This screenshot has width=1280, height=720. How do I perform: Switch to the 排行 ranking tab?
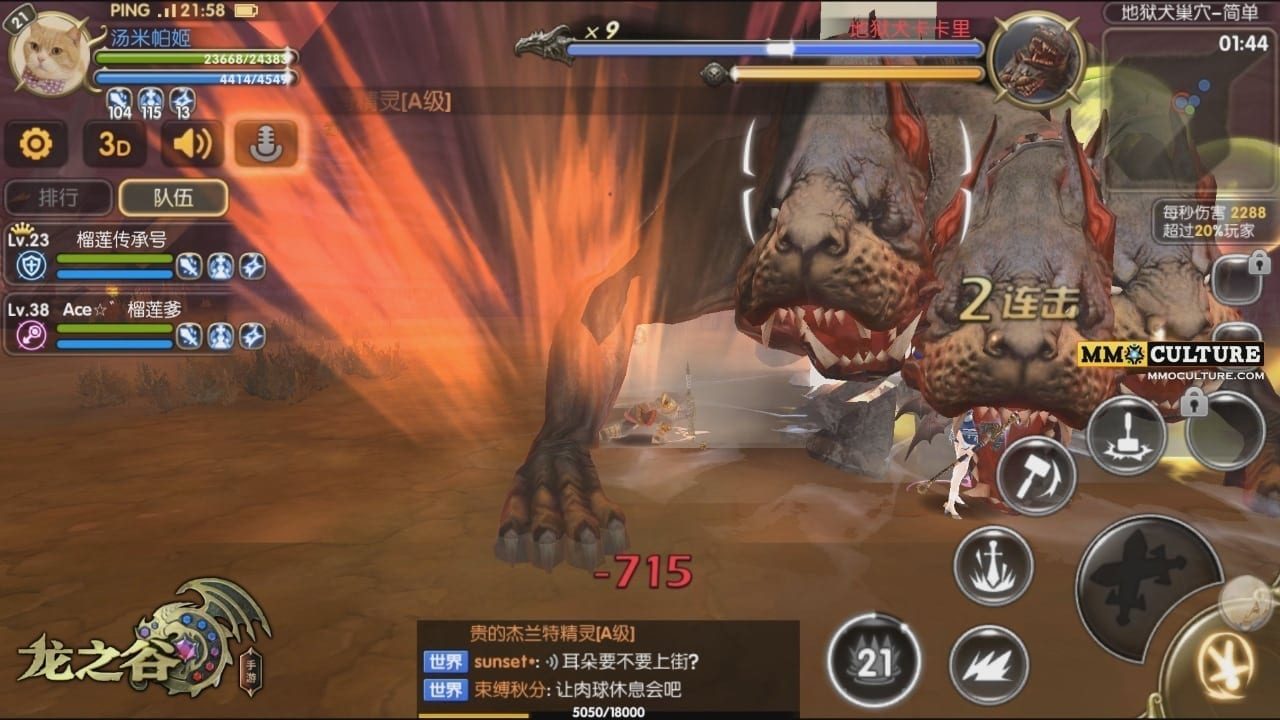click(x=58, y=198)
